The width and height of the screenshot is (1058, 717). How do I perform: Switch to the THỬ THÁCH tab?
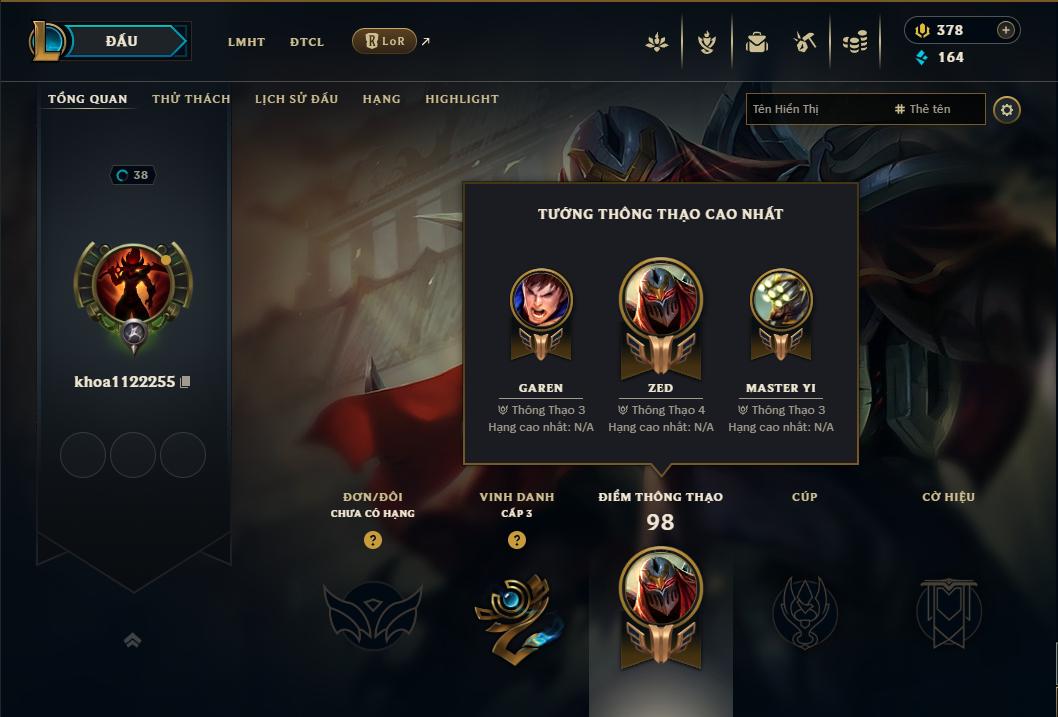pyautogui.click(x=191, y=99)
